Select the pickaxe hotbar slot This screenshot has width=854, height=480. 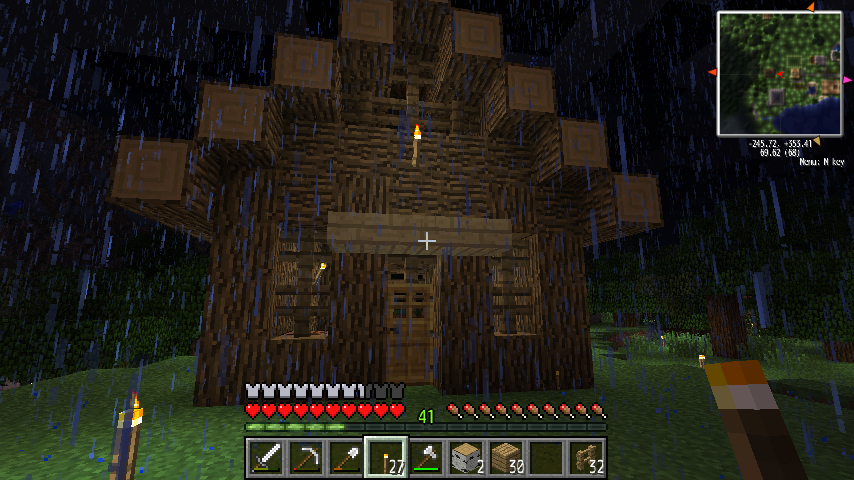point(305,458)
